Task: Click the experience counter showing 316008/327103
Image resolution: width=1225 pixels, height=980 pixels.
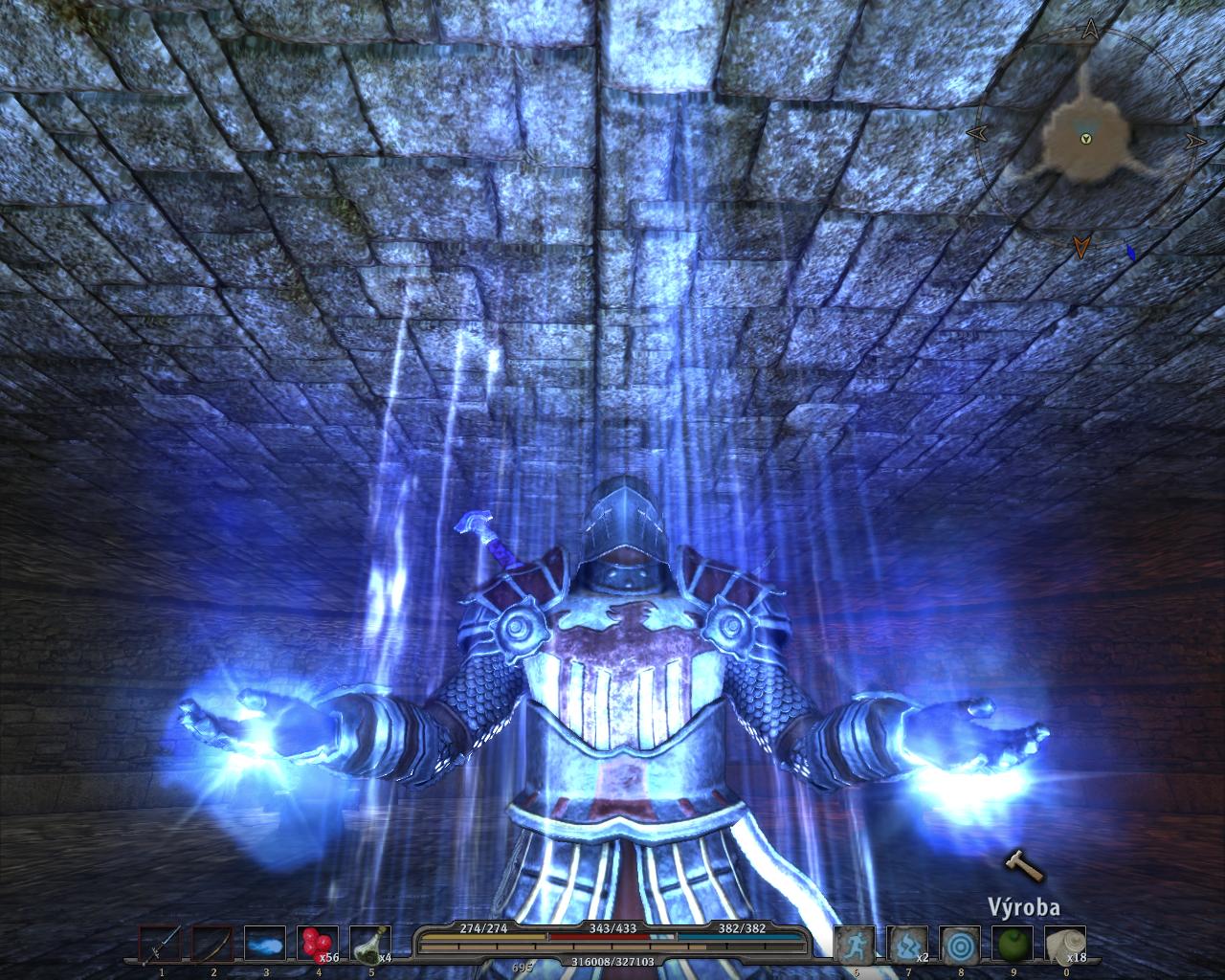Action: point(612,961)
